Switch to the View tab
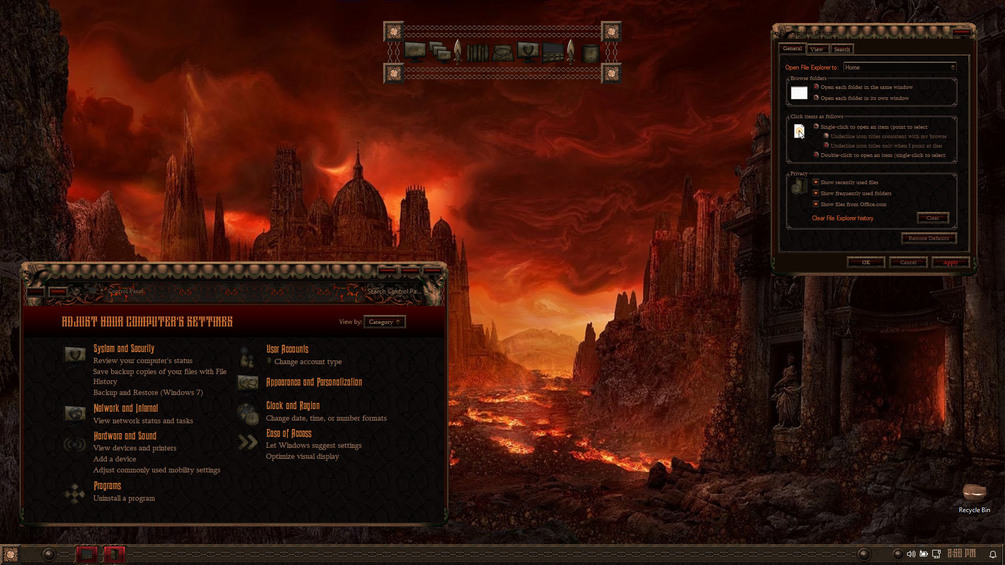Screen dimensions: 1005x565 coord(817,49)
